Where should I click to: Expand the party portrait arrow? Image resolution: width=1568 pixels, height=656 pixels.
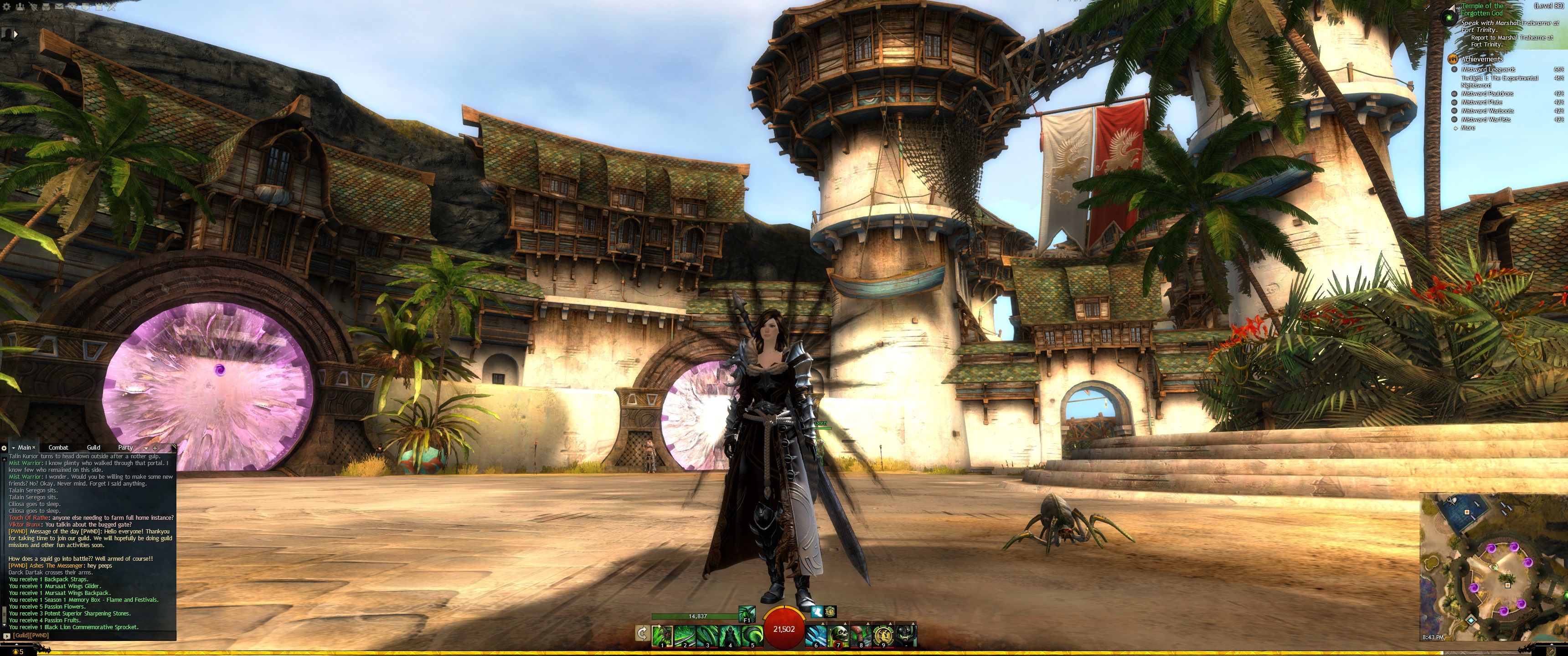[x=15, y=34]
